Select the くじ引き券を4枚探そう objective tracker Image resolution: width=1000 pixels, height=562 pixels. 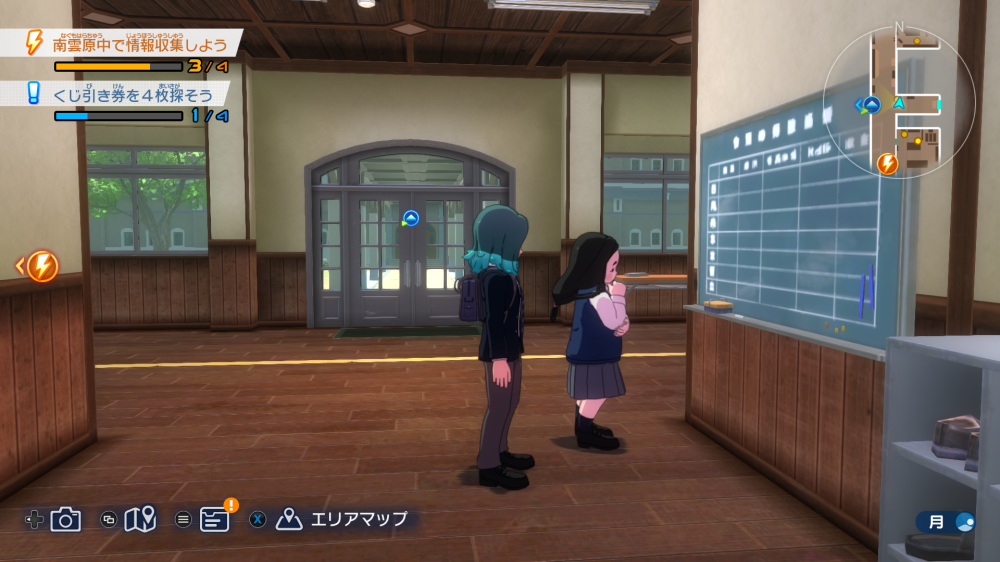point(138,94)
